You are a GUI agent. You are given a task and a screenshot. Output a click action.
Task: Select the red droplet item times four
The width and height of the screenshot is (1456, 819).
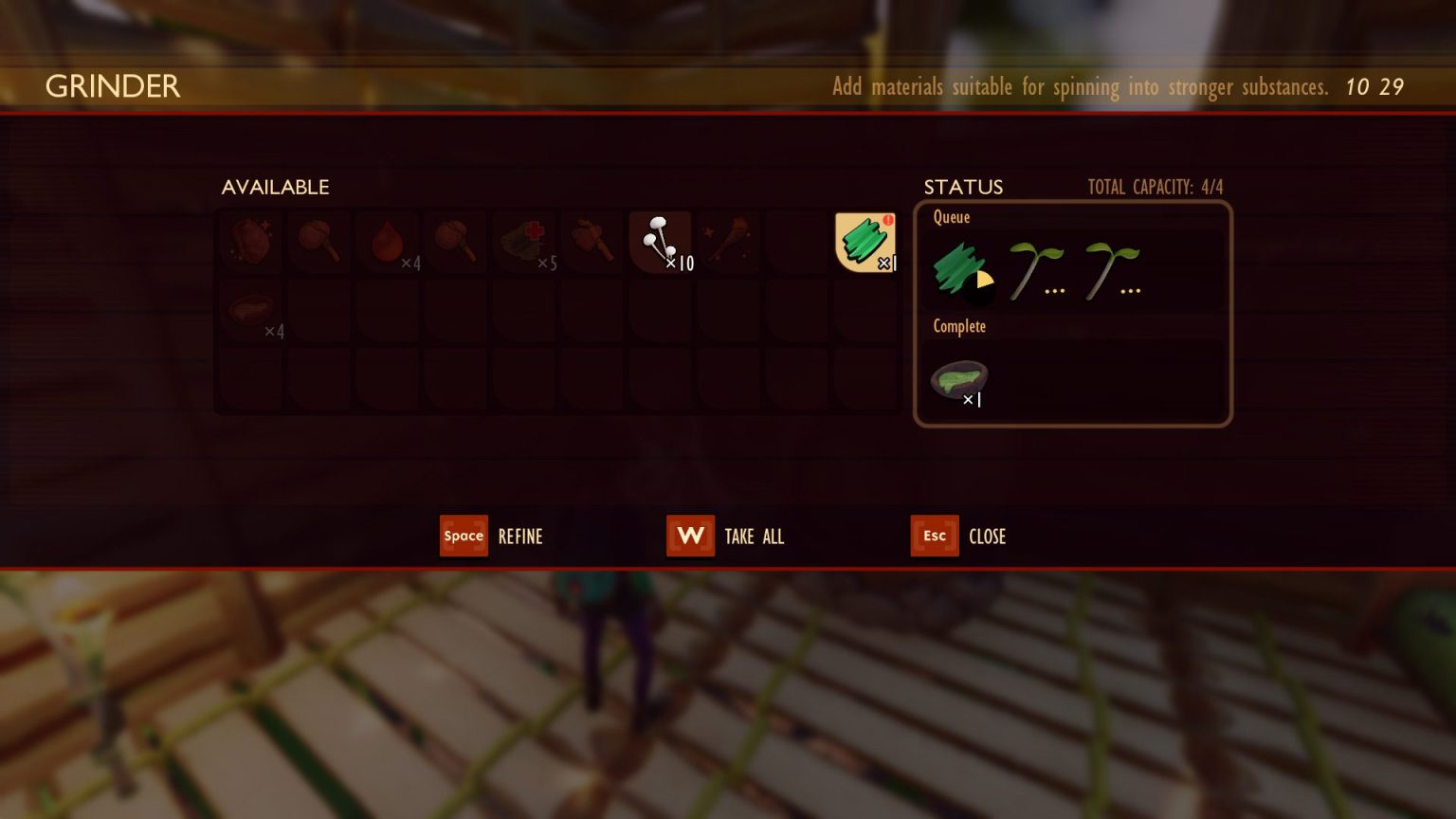387,242
